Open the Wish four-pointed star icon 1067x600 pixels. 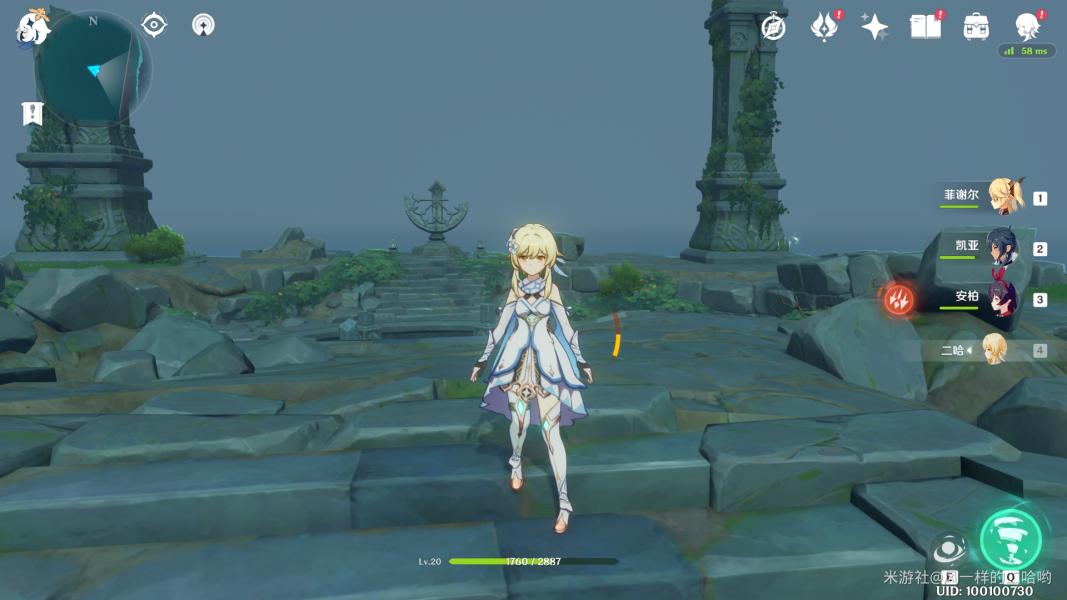click(875, 27)
